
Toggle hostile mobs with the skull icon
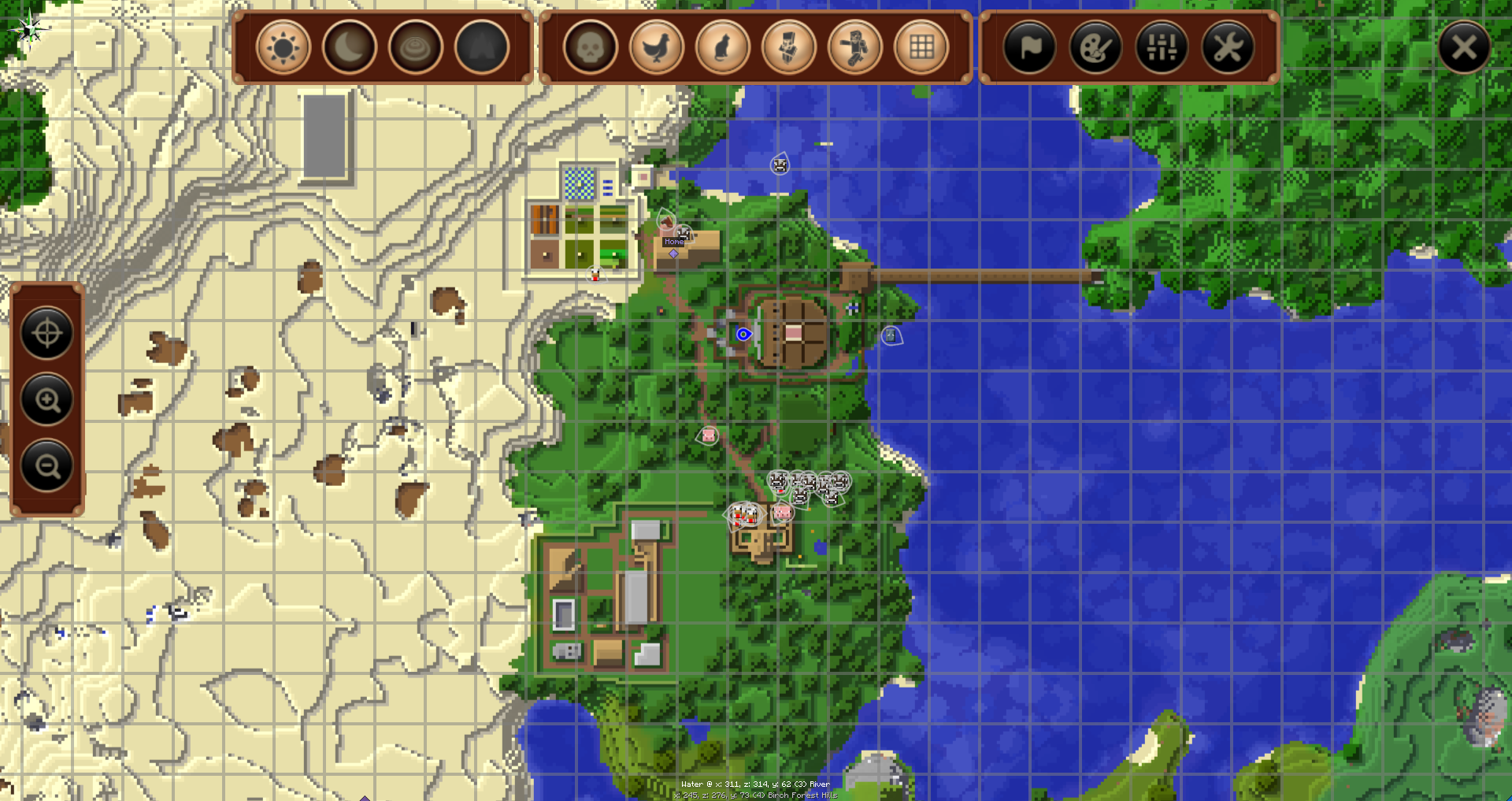pyautogui.click(x=591, y=48)
